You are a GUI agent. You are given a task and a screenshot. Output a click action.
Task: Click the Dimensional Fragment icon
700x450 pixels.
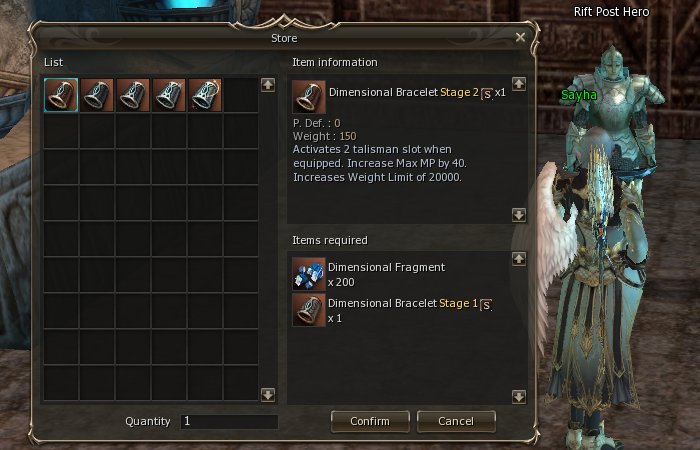[308, 274]
